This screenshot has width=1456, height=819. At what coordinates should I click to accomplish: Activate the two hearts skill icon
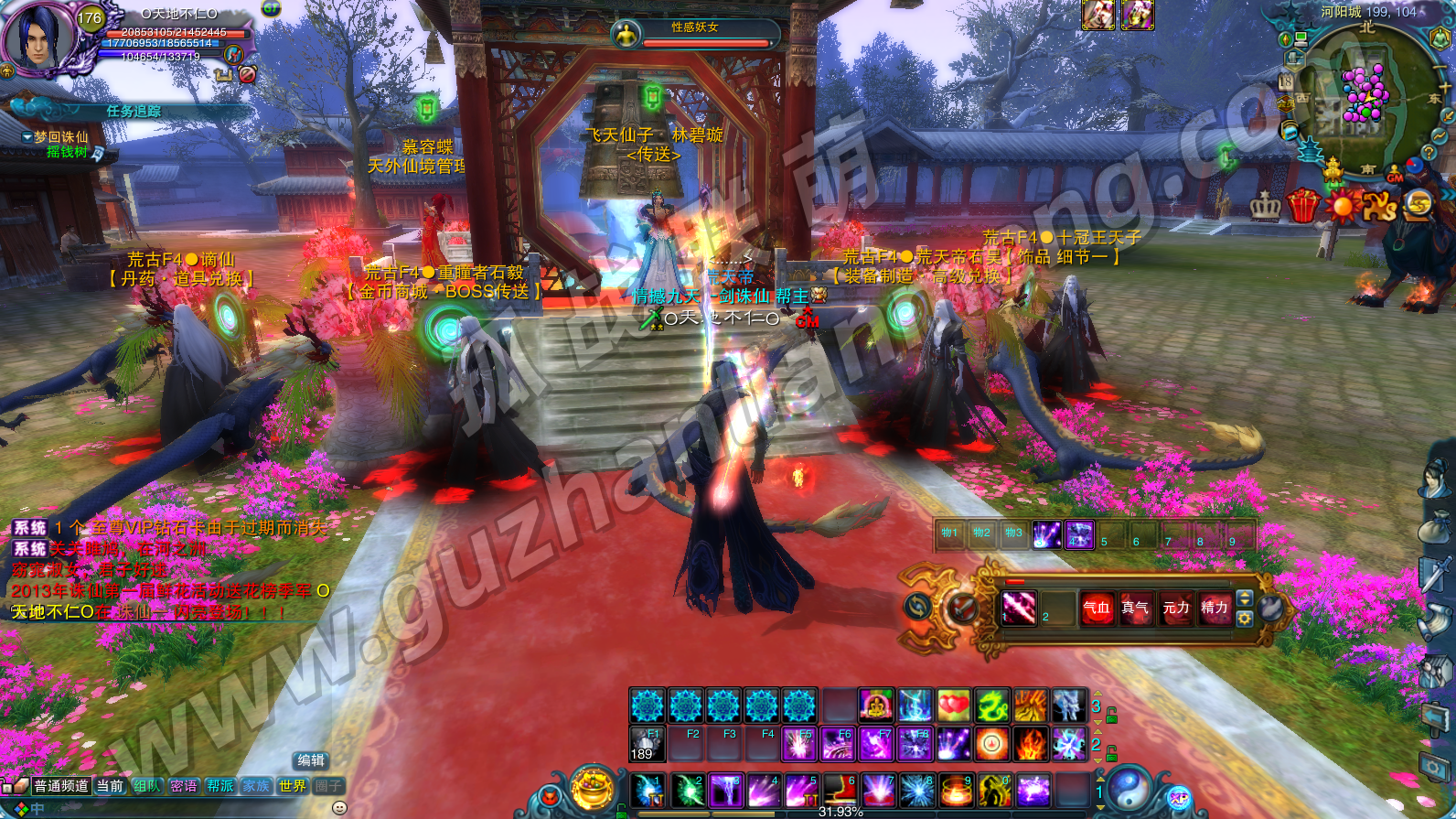(952, 706)
